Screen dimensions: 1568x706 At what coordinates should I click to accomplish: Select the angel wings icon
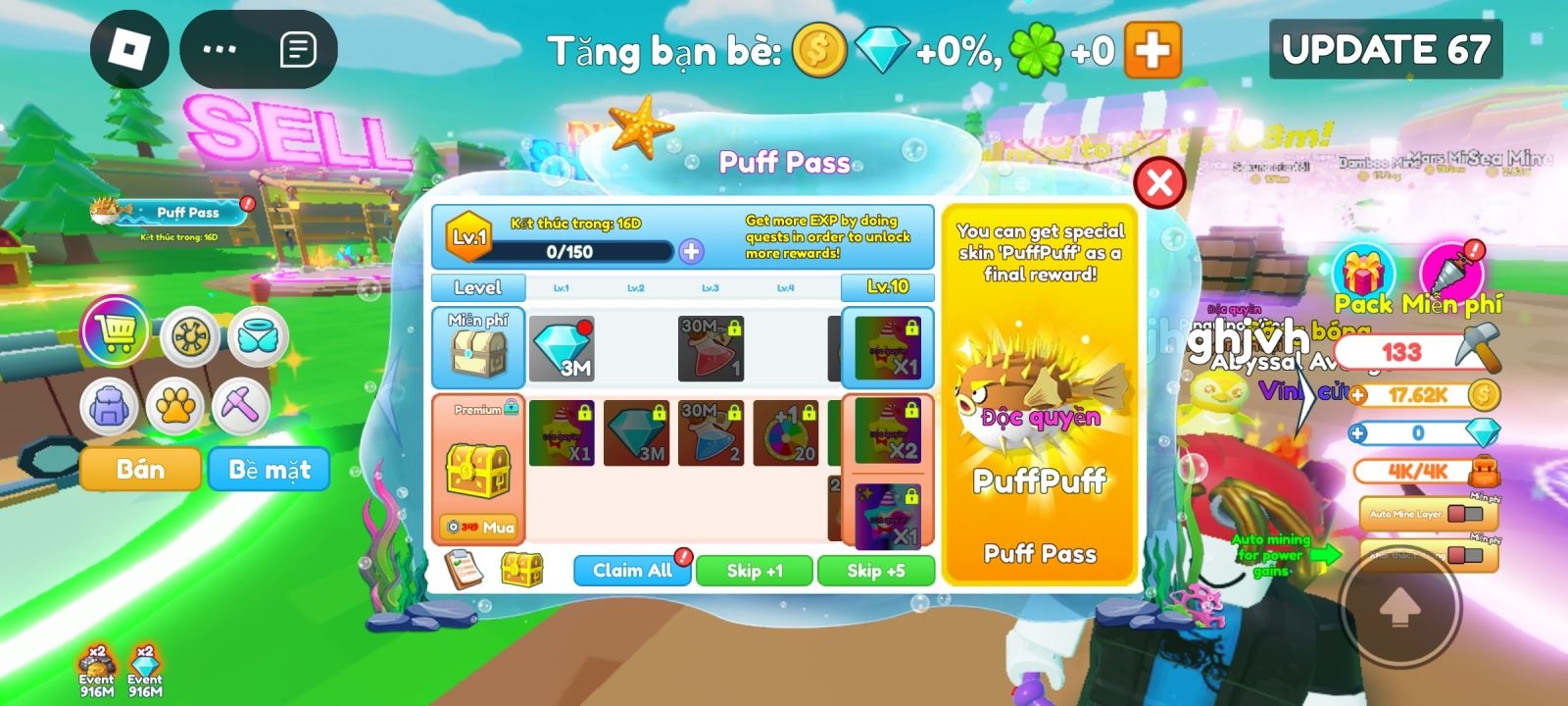(257, 333)
